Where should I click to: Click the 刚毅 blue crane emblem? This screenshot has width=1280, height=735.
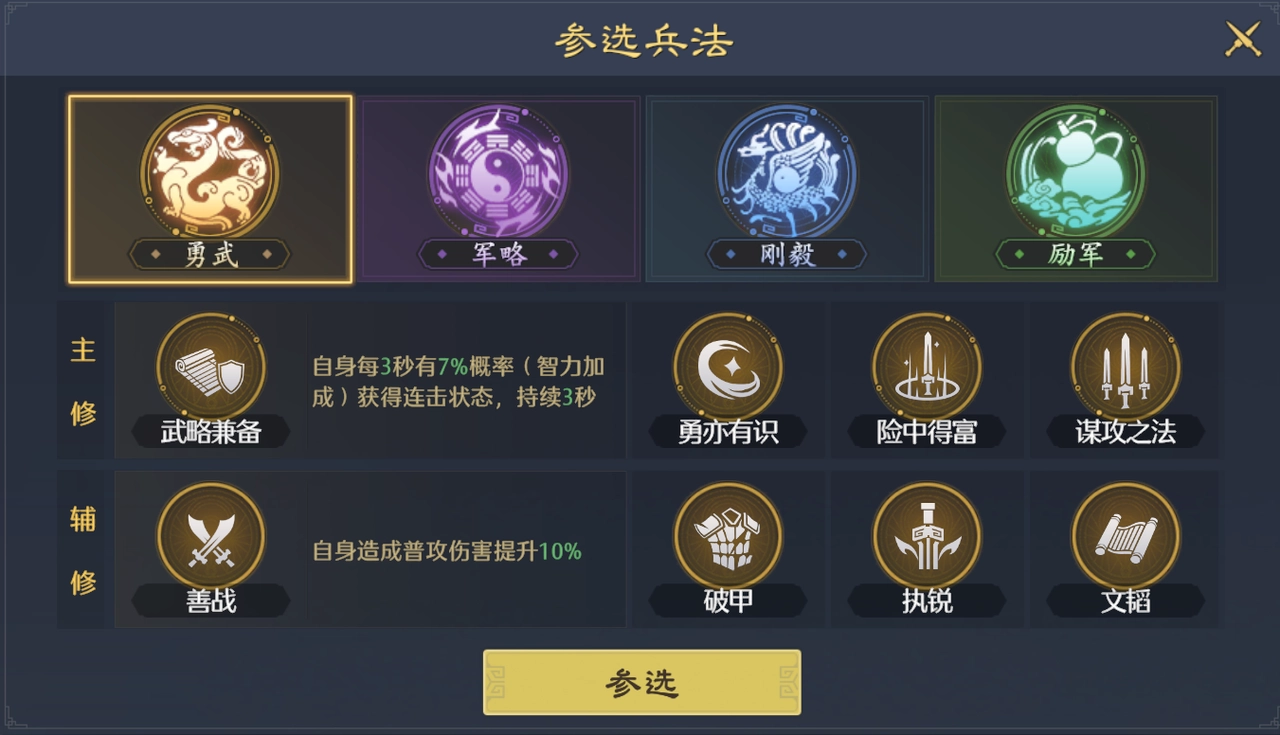[x=786, y=172]
